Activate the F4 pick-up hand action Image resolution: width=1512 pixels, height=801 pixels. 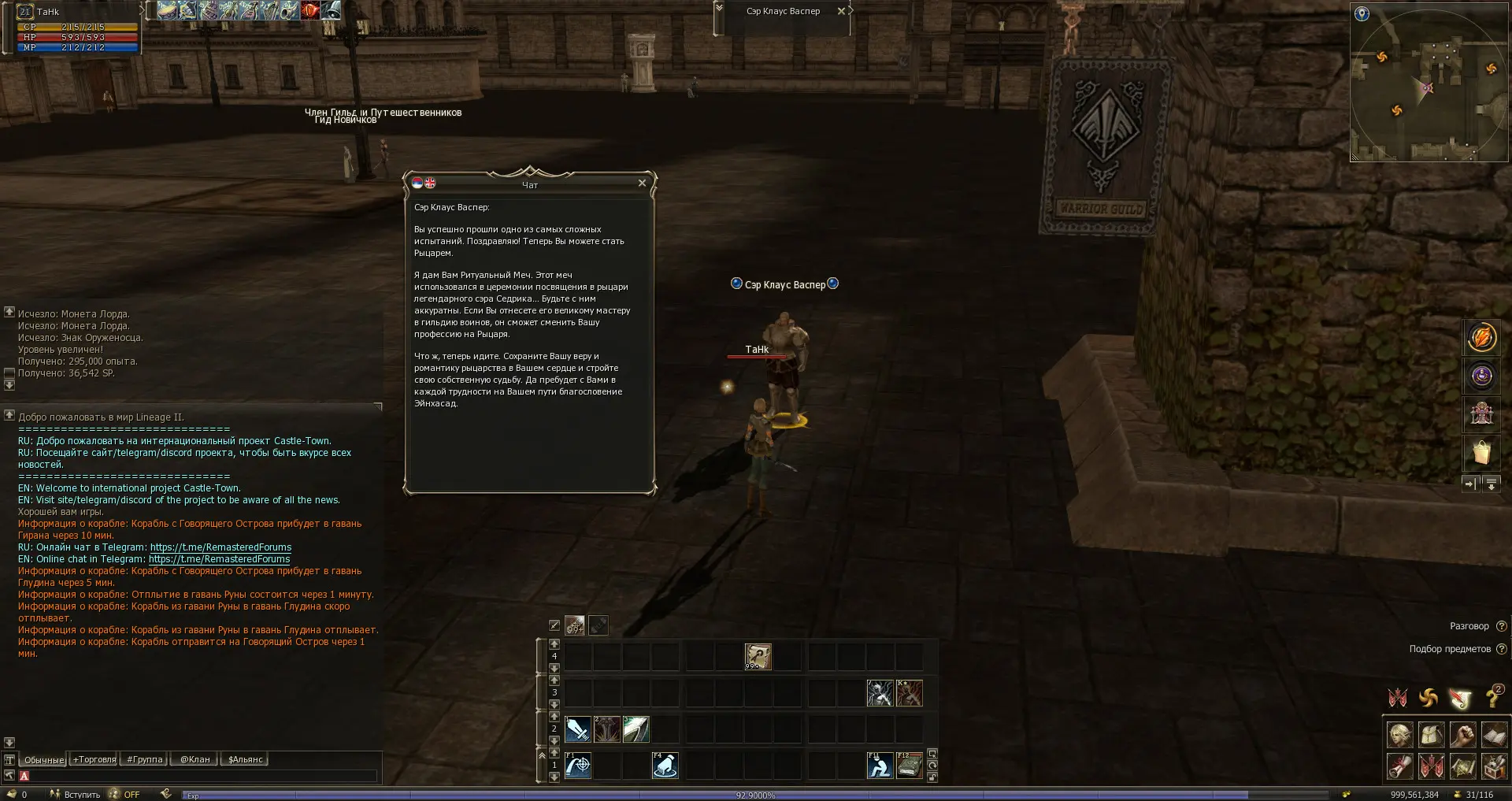tap(665, 766)
